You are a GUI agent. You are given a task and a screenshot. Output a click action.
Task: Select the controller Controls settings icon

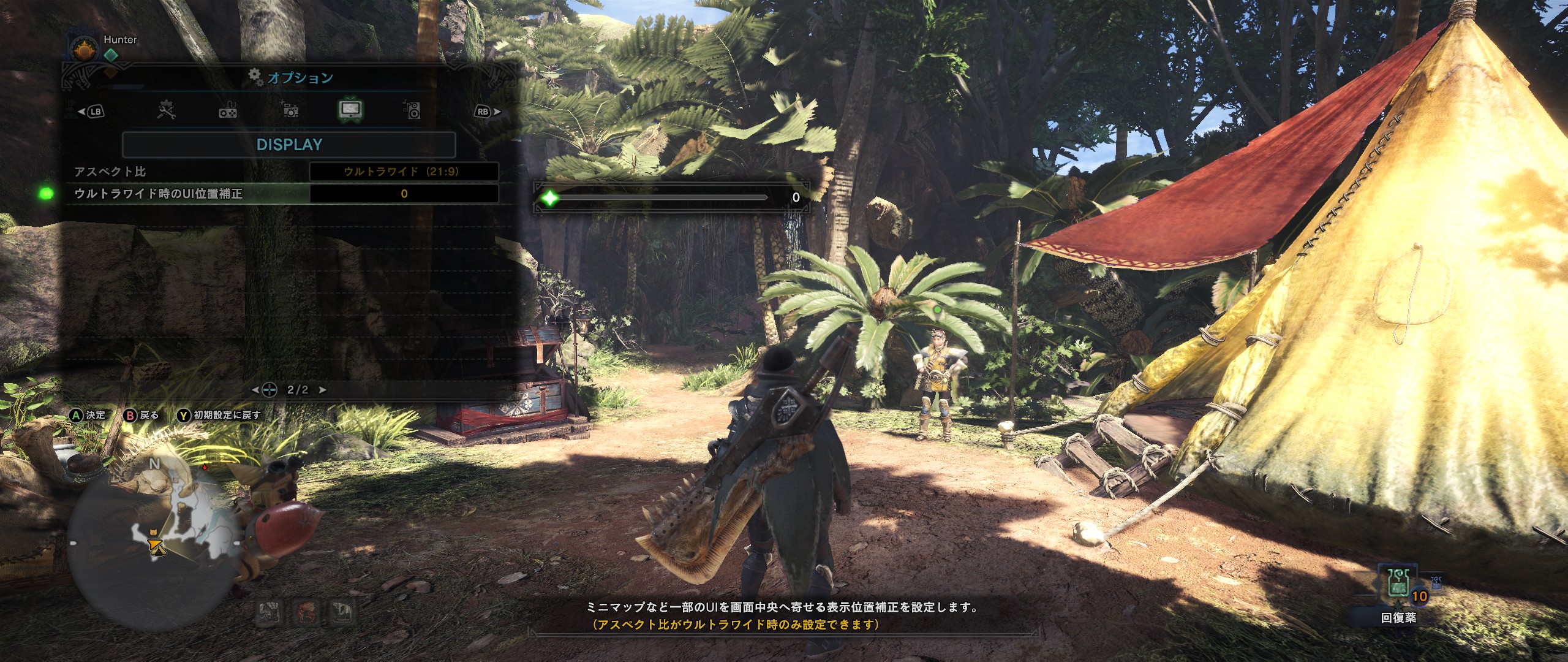click(227, 110)
